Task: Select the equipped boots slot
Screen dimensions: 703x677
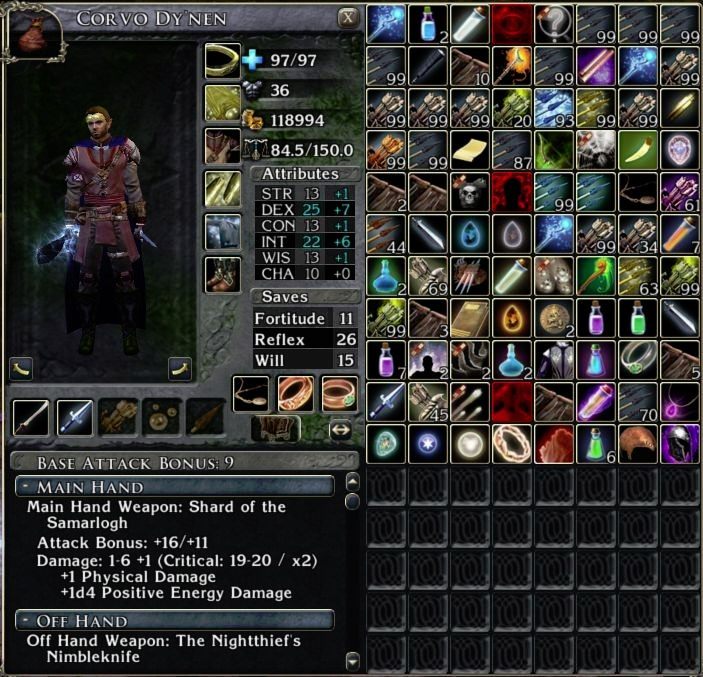Action: pyautogui.click(x=222, y=275)
